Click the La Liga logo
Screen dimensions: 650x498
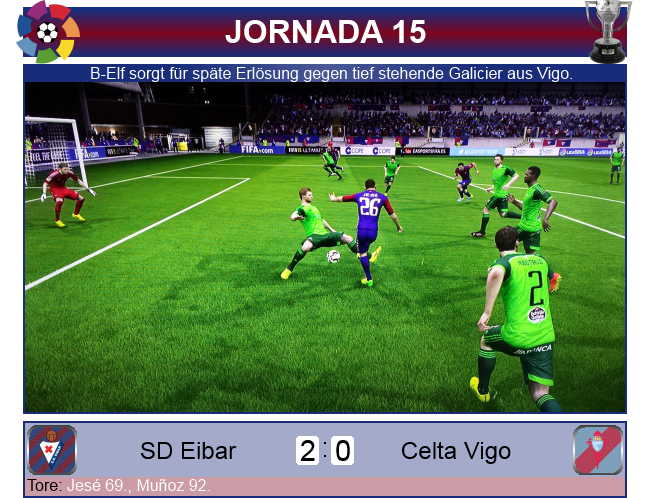47,32
